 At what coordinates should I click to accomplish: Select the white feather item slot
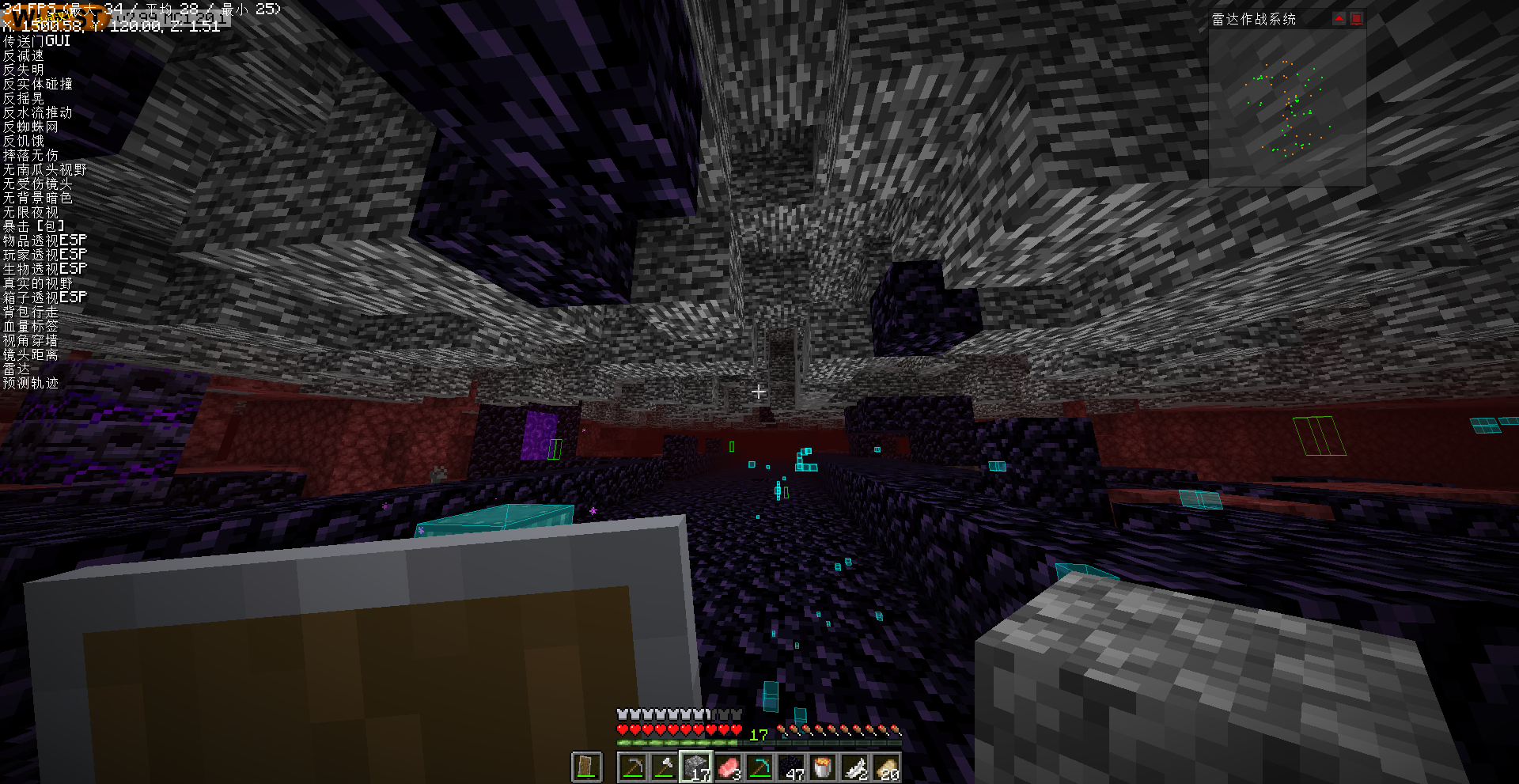click(854, 767)
